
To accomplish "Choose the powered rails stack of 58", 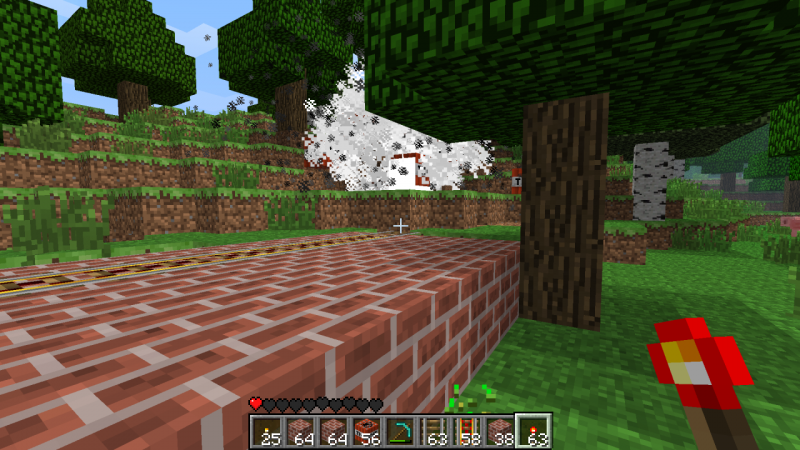I will [x=466, y=431].
